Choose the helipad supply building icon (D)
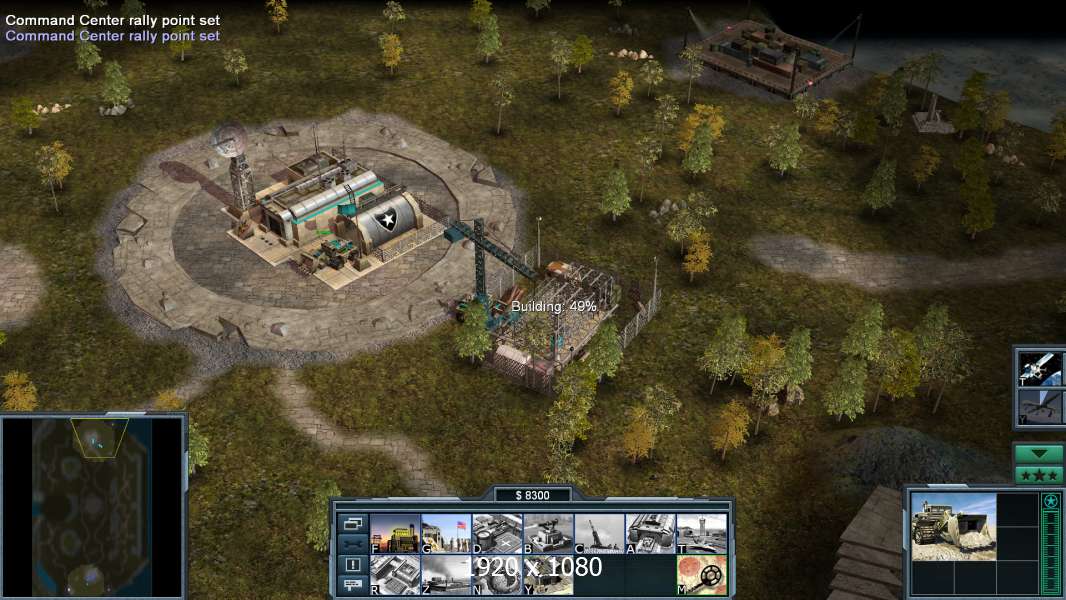1066x600 pixels. [x=497, y=534]
